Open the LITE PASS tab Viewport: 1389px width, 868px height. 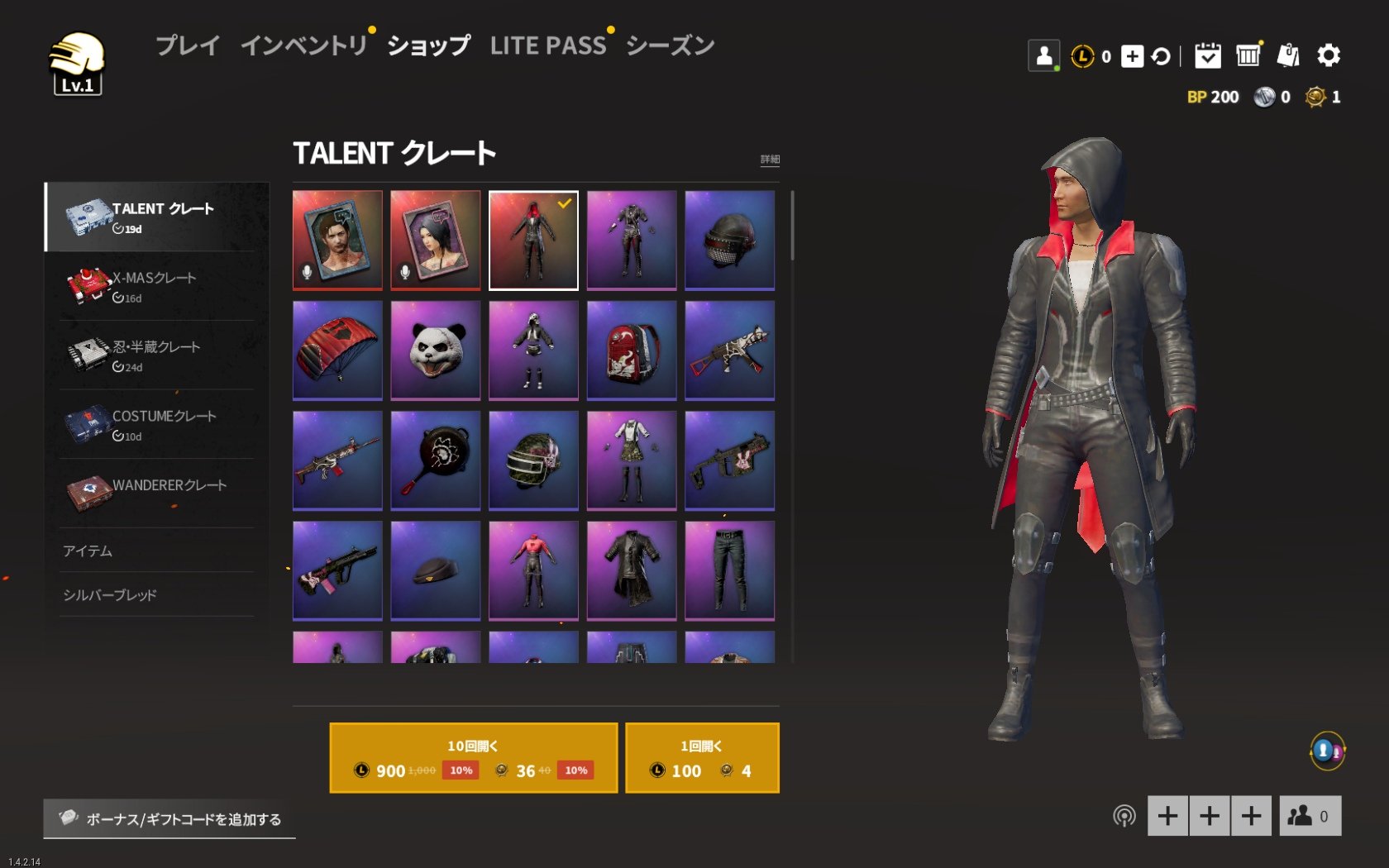549,46
